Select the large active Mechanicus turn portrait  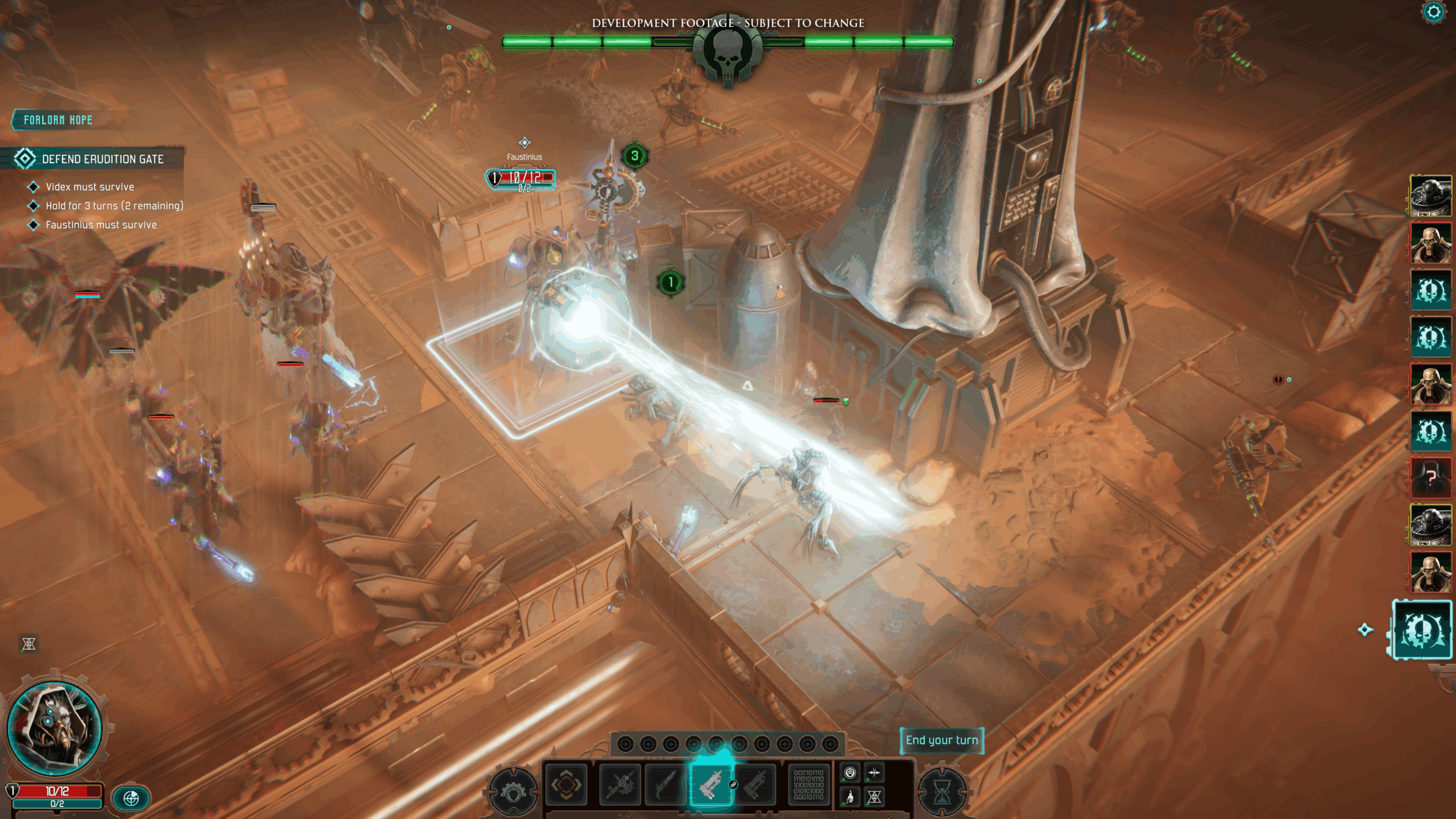click(x=1422, y=630)
